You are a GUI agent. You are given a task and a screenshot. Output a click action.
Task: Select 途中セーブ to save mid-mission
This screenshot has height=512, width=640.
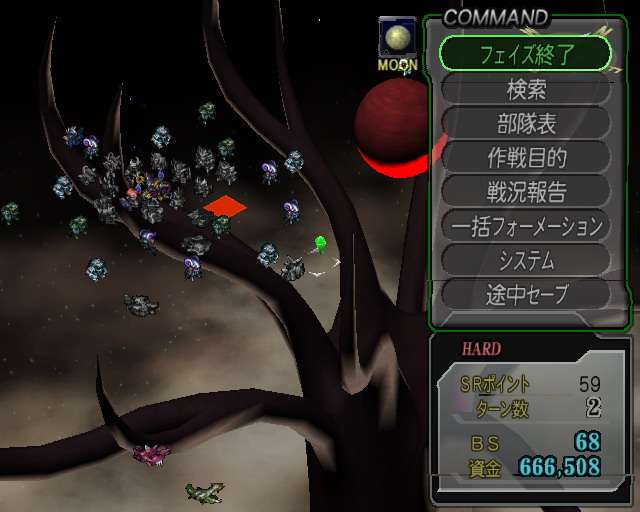tap(525, 294)
